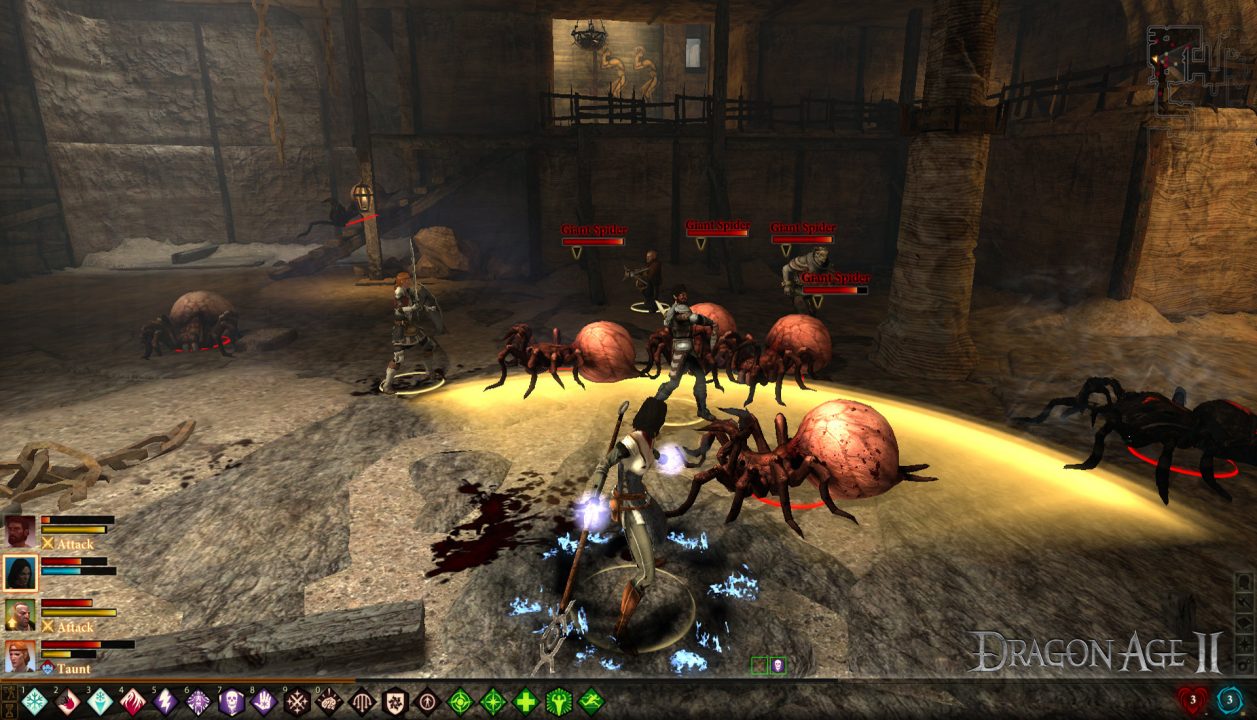This screenshot has width=1257, height=720.
Task: Activate the dark shield-emblem ability
Action: click(395, 701)
